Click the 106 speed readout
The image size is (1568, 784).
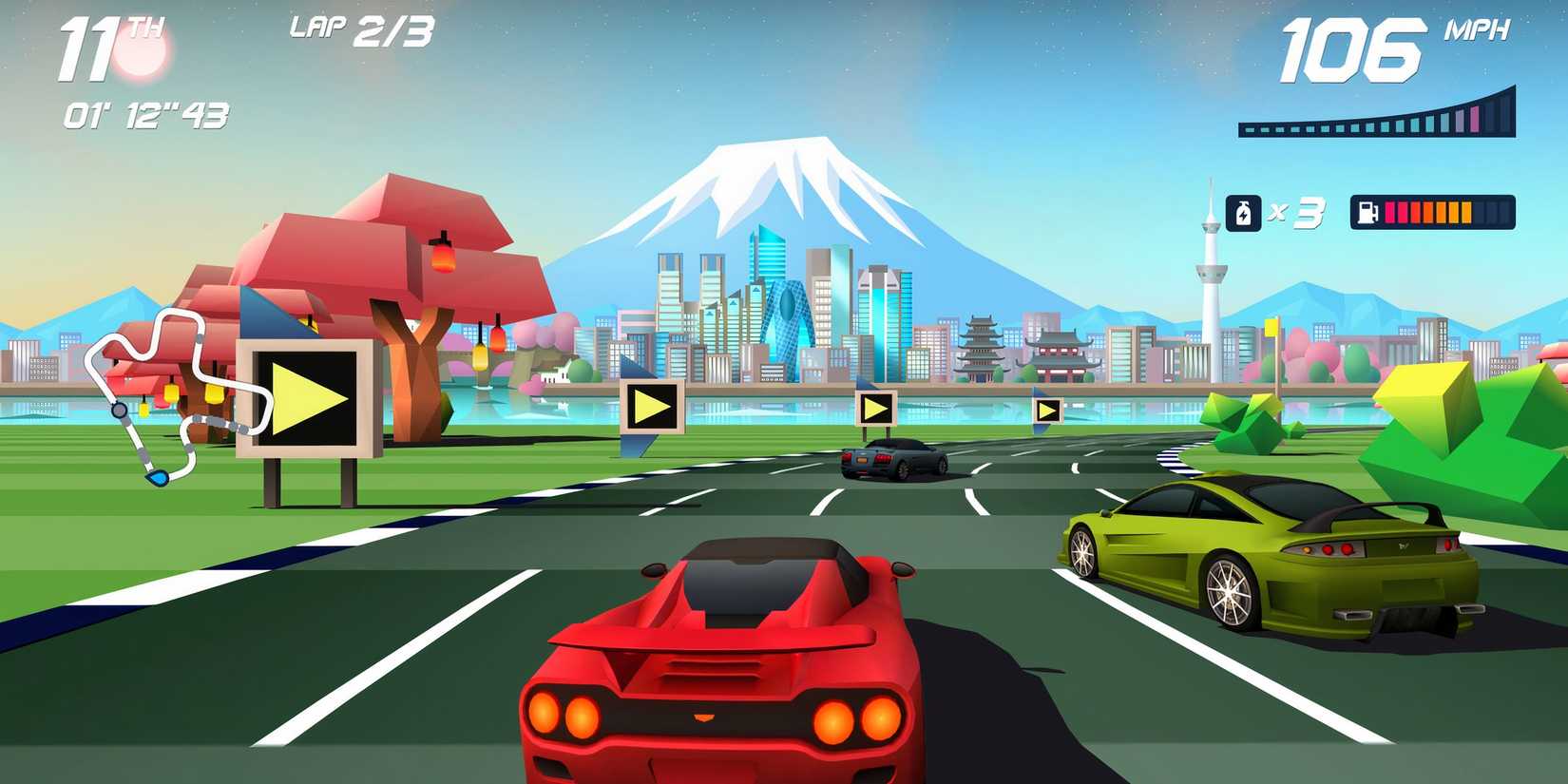pos(1356,48)
